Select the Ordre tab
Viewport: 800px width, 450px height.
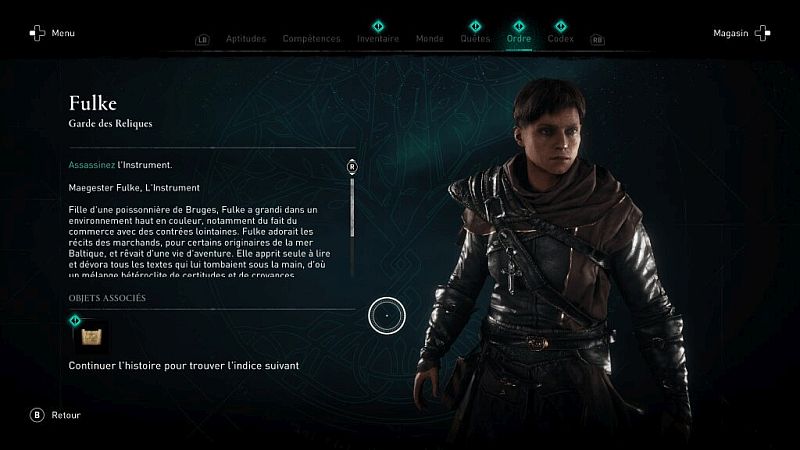pyautogui.click(x=519, y=39)
